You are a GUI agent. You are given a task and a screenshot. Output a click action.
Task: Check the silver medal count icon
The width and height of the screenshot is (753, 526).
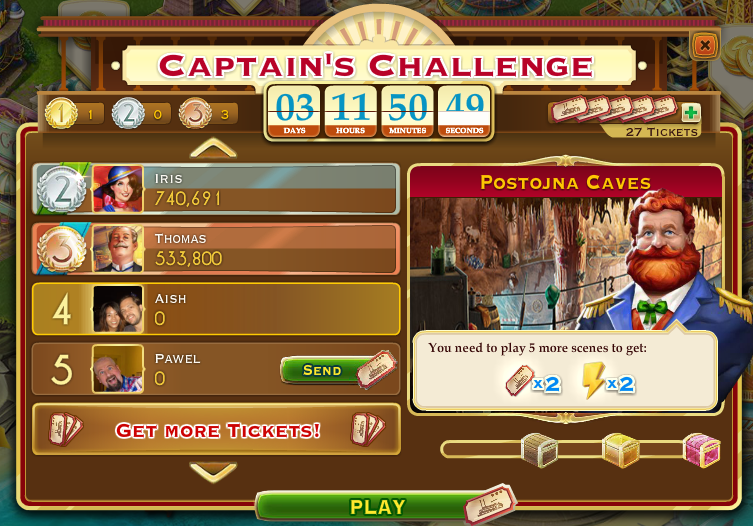tap(128, 114)
